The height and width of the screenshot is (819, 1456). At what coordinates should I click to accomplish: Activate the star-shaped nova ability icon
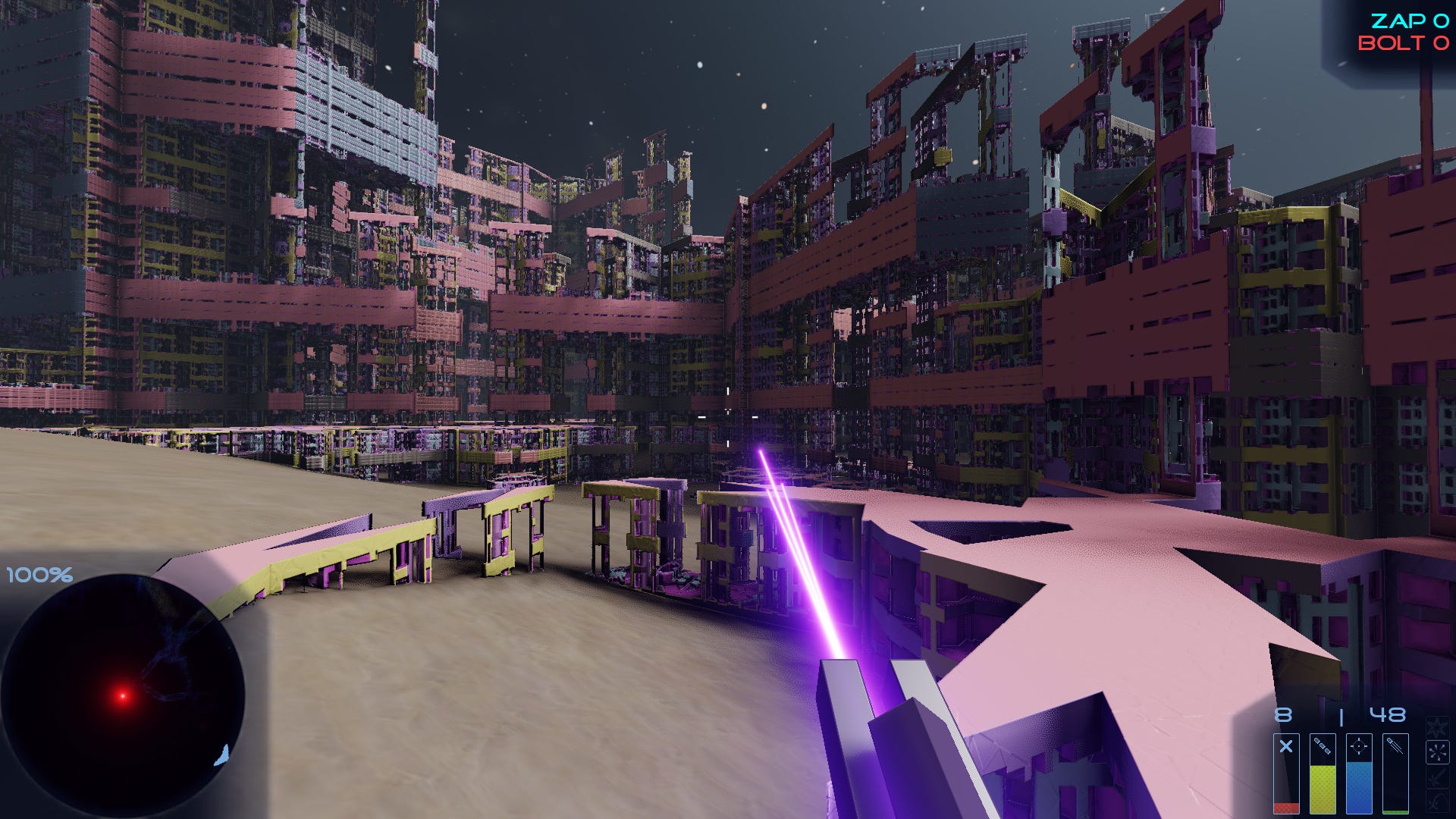(1437, 726)
